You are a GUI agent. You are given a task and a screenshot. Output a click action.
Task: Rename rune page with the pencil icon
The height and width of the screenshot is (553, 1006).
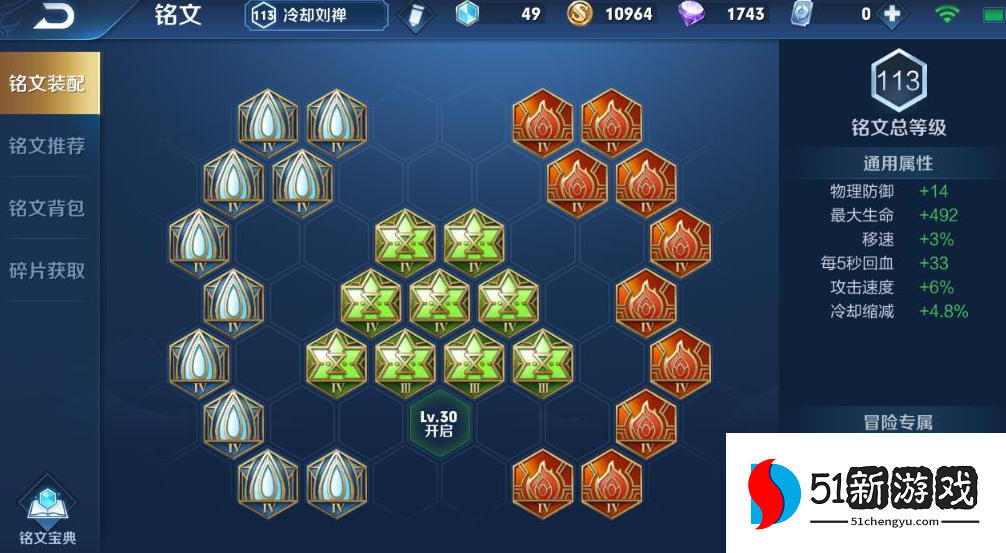coord(414,15)
